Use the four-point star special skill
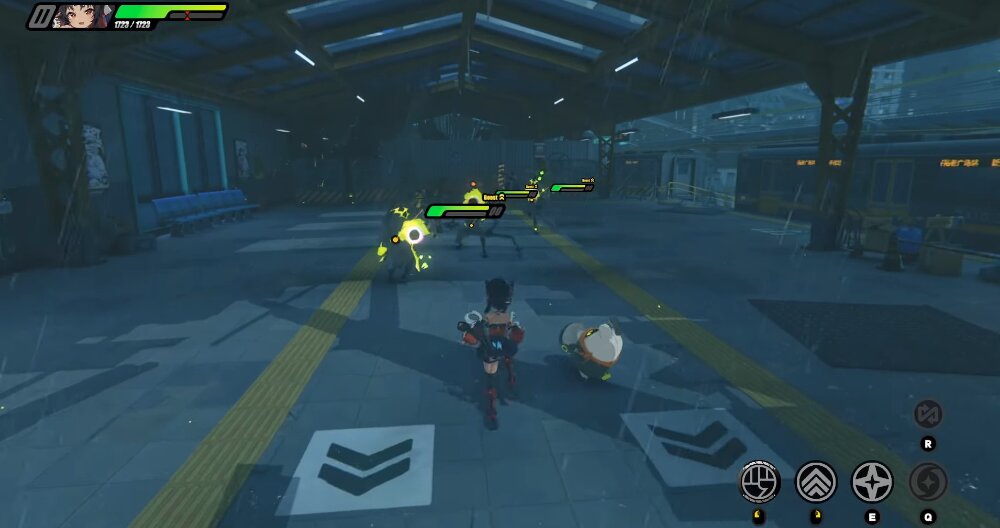1000x528 pixels. (872, 482)
